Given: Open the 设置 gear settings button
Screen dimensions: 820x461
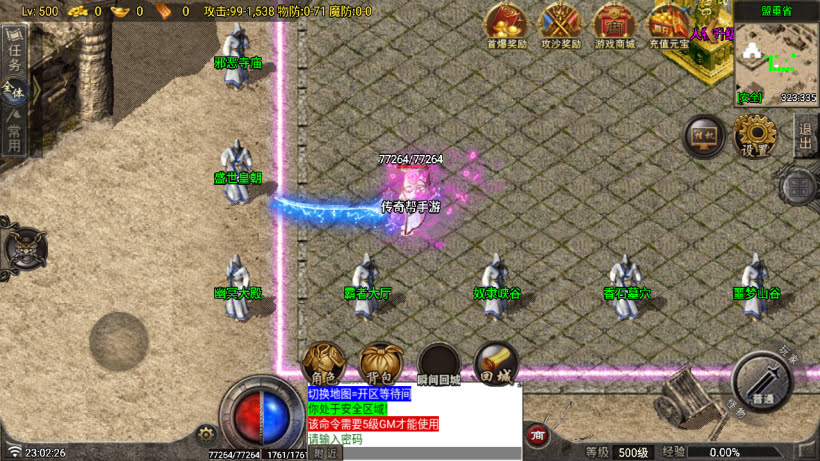Looking at the screenshot, I should 755,134.
